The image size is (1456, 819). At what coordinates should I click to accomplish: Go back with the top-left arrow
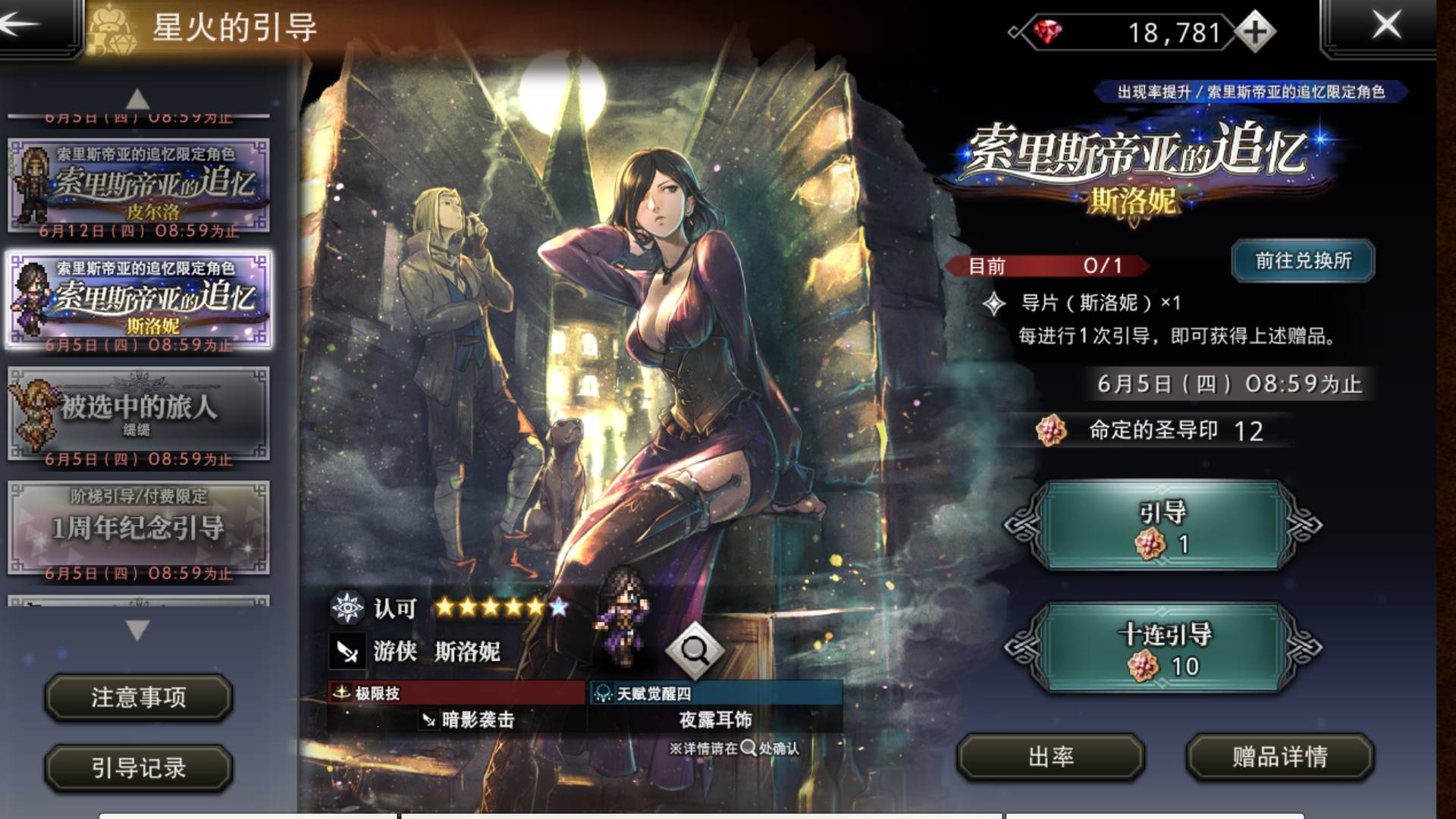click(23, 24)
